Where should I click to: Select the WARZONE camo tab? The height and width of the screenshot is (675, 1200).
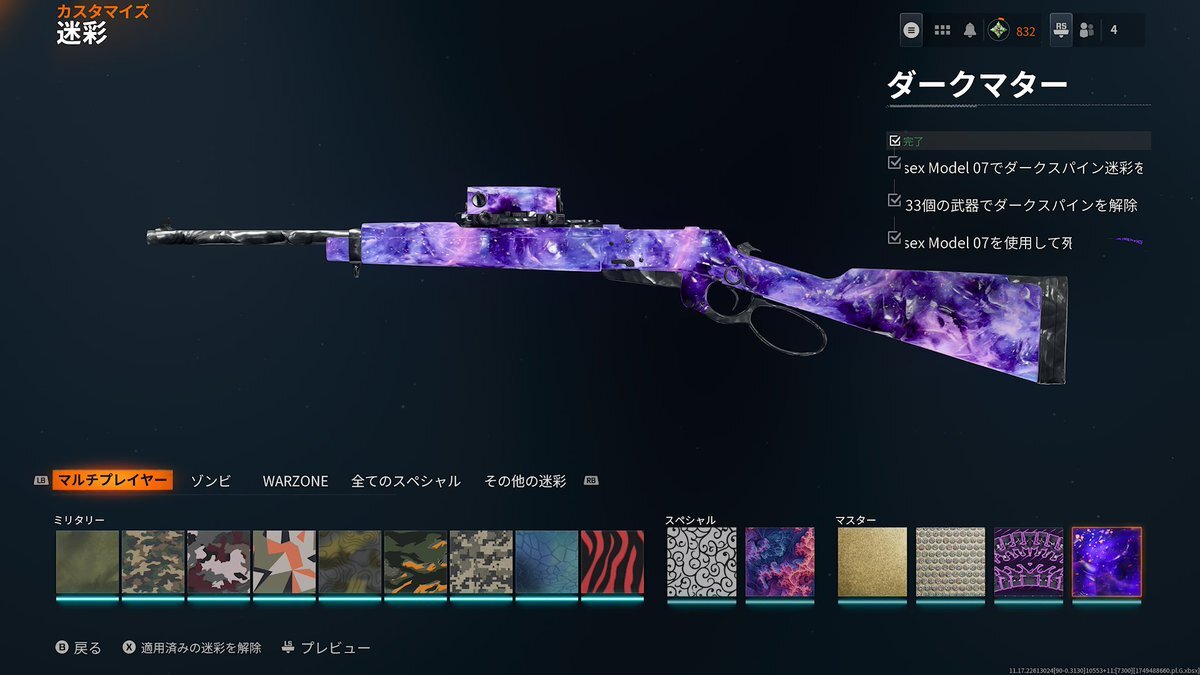tap(295, 481)
